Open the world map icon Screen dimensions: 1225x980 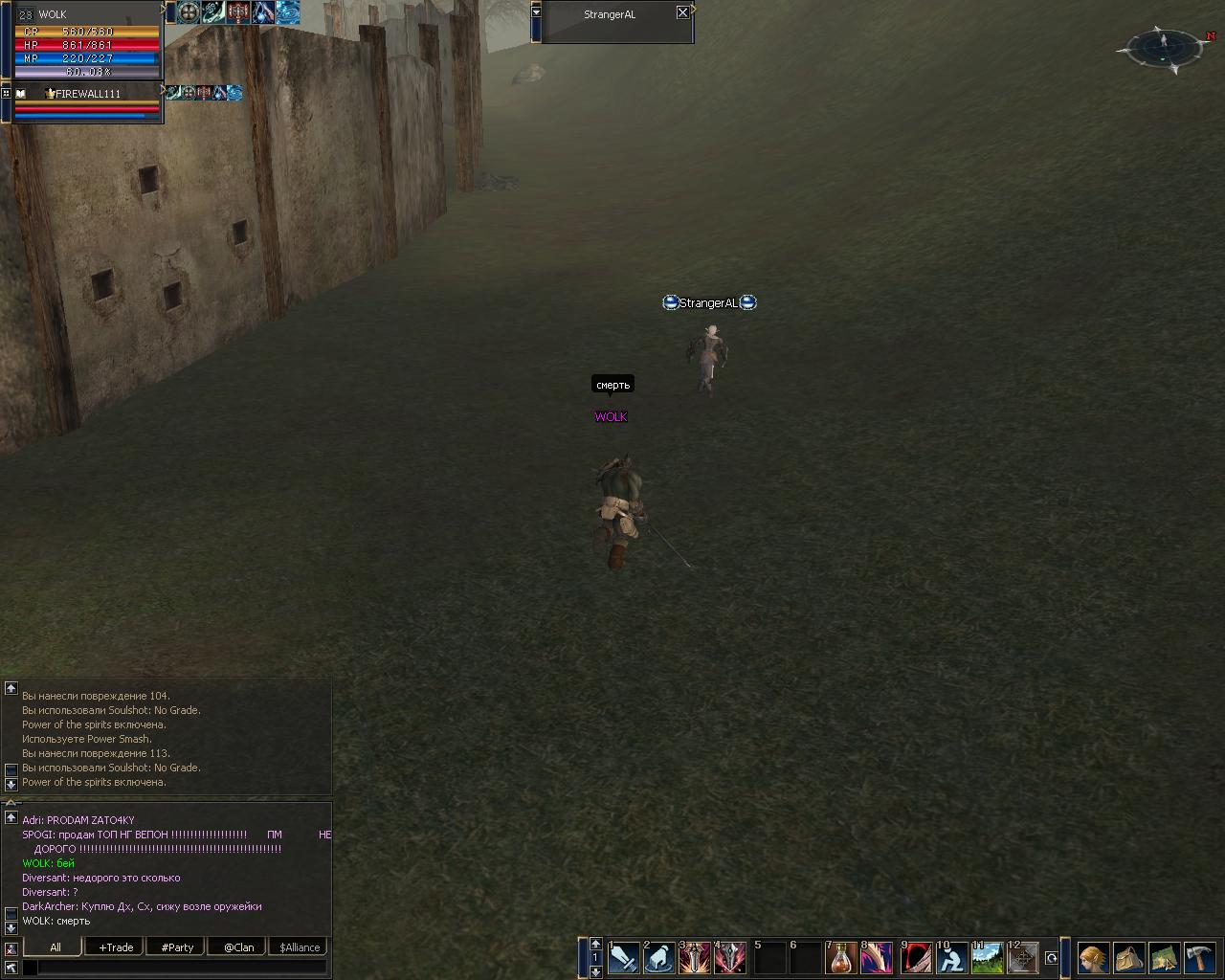1164,958
